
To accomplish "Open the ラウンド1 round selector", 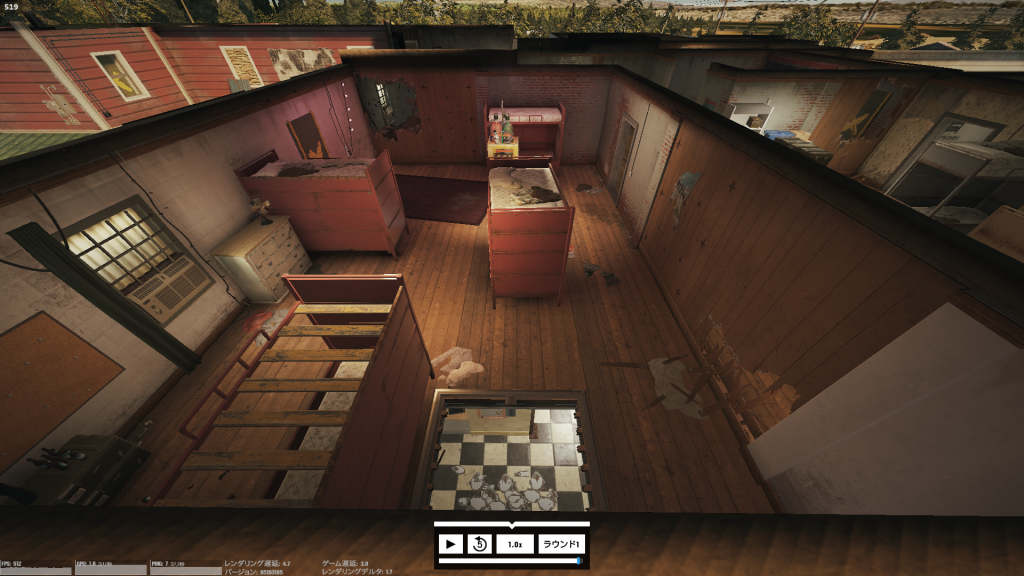I will click(x=561, y=544).
